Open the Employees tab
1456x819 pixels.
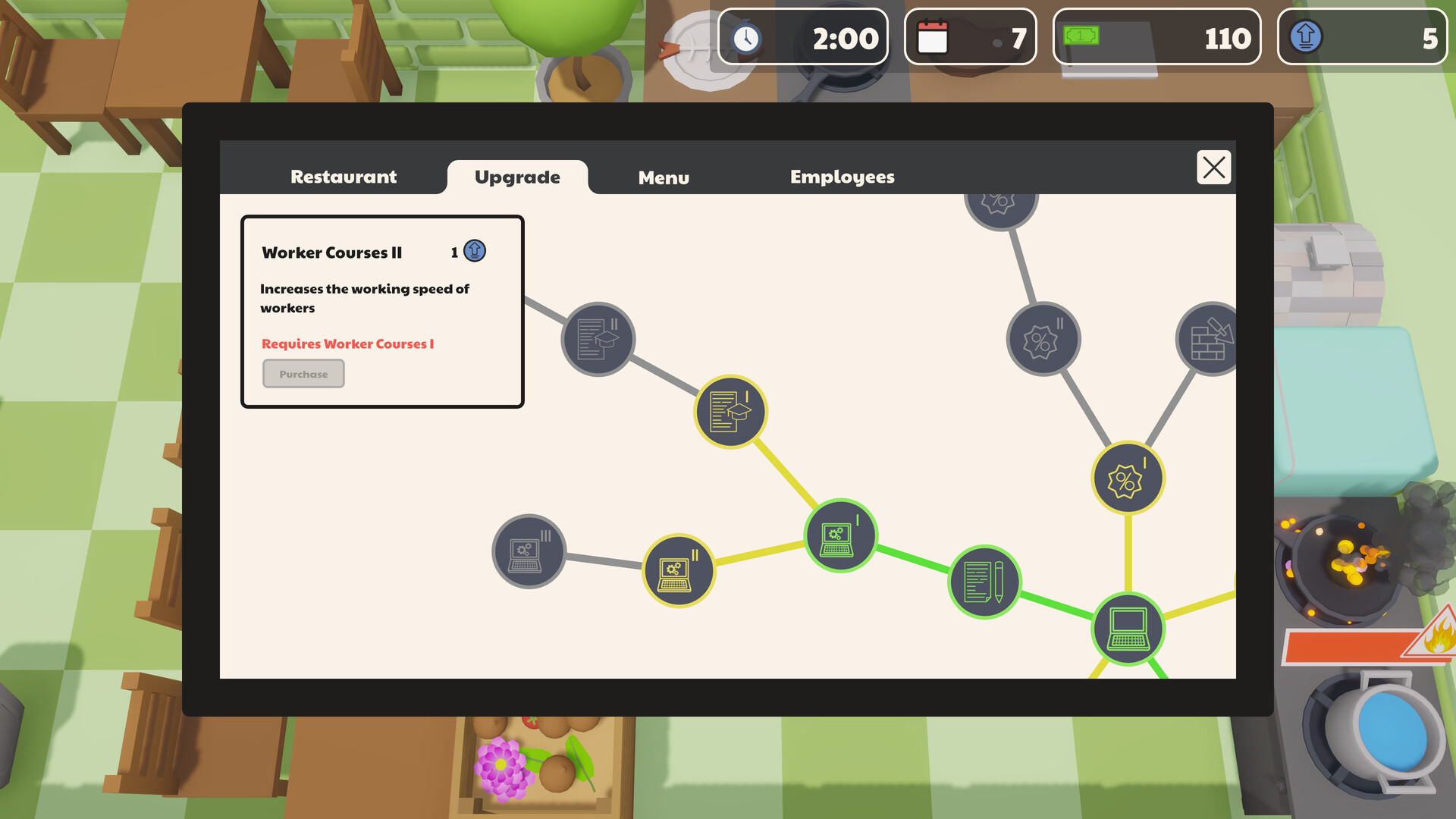point(842,176)
